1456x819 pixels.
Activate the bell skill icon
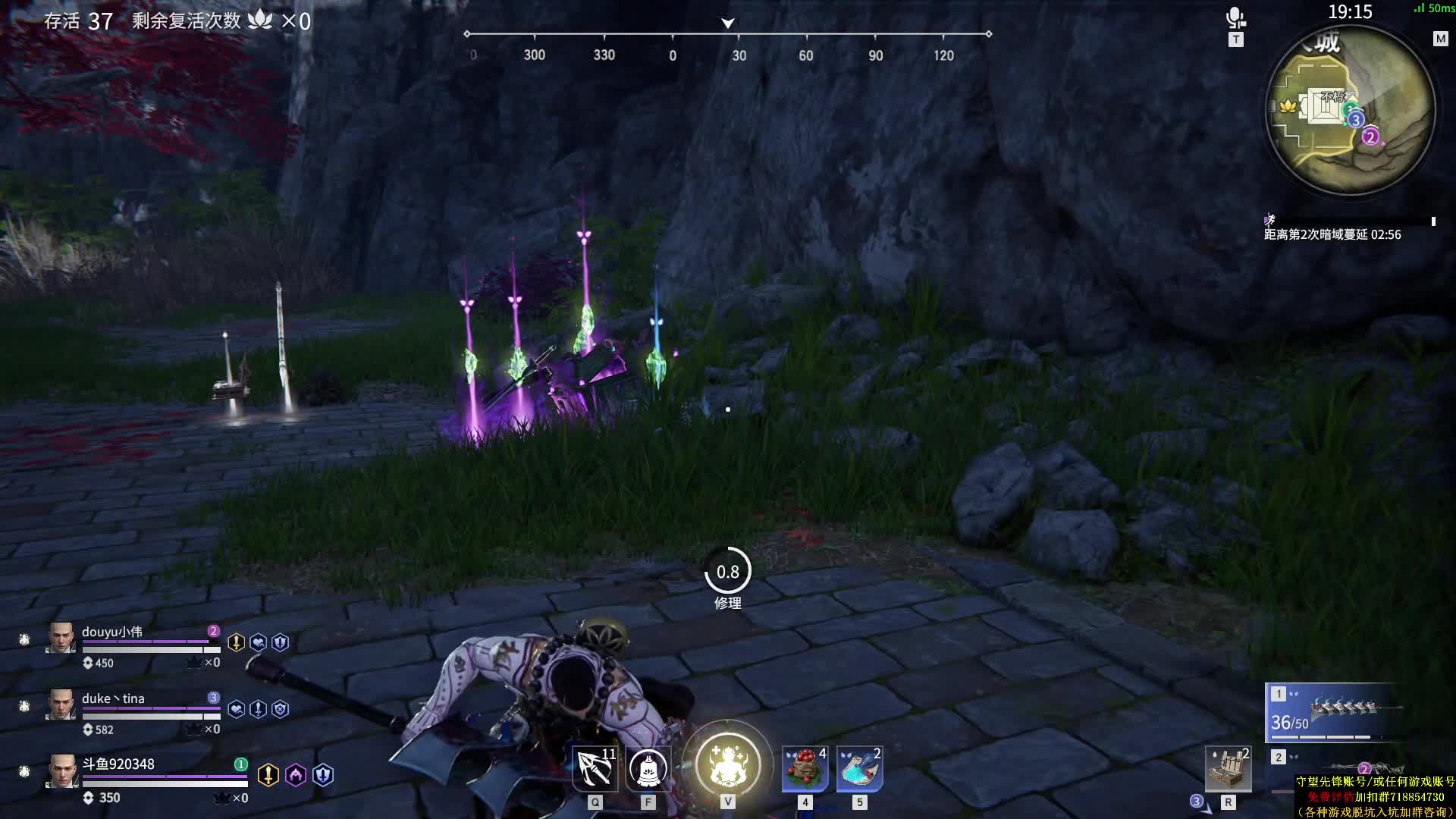(x=648, y=769)
